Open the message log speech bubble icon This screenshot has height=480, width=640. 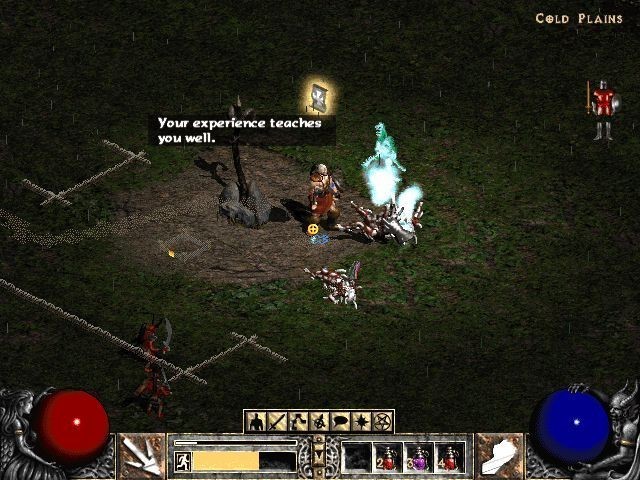click(340, 422)
